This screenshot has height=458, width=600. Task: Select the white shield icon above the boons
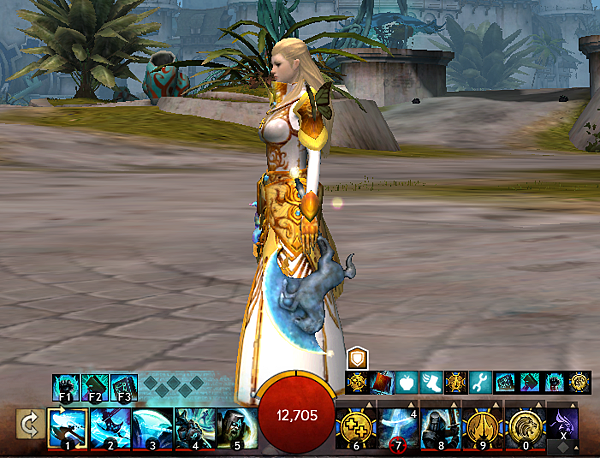pos(358,358)
